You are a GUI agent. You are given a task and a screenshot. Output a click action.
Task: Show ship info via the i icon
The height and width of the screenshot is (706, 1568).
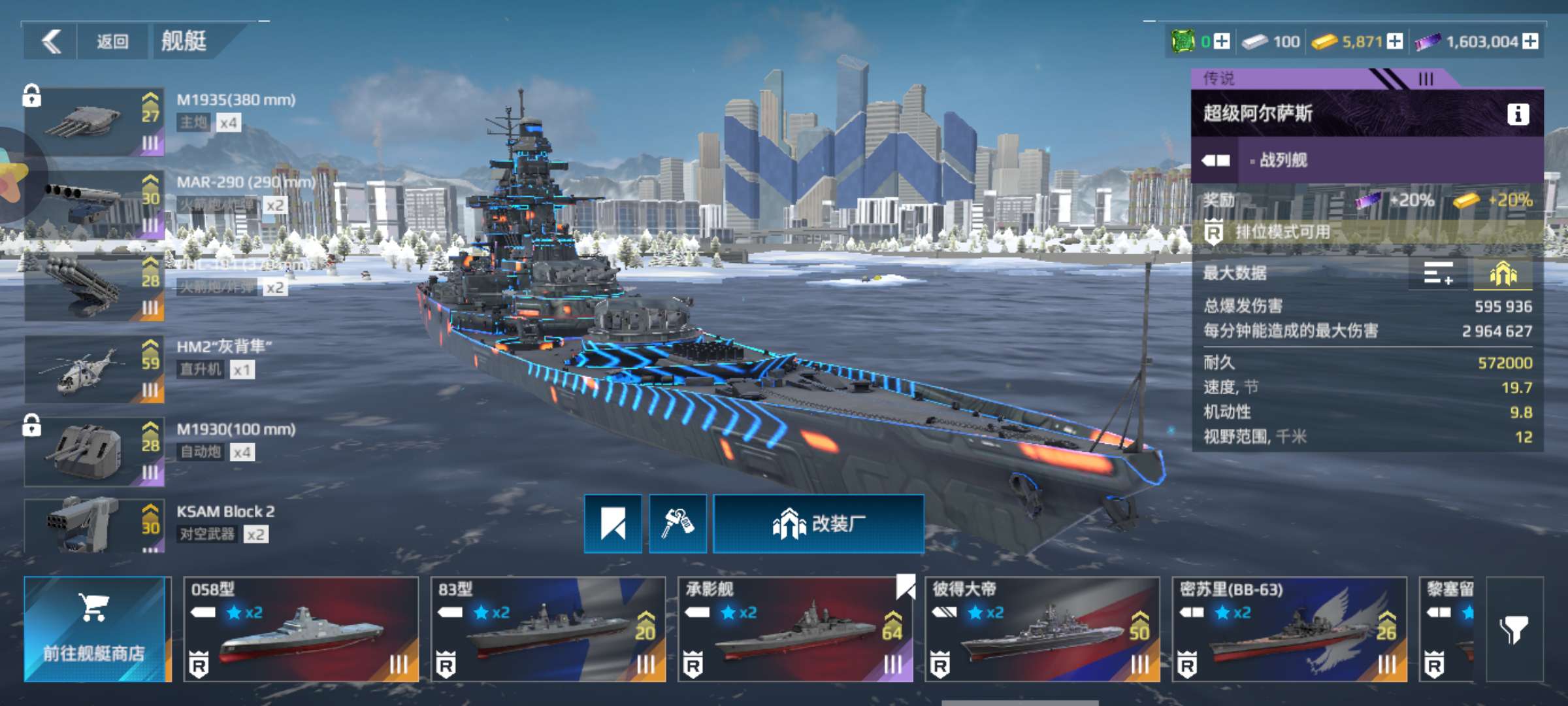pyautogui.click(x=1518, y=114)
